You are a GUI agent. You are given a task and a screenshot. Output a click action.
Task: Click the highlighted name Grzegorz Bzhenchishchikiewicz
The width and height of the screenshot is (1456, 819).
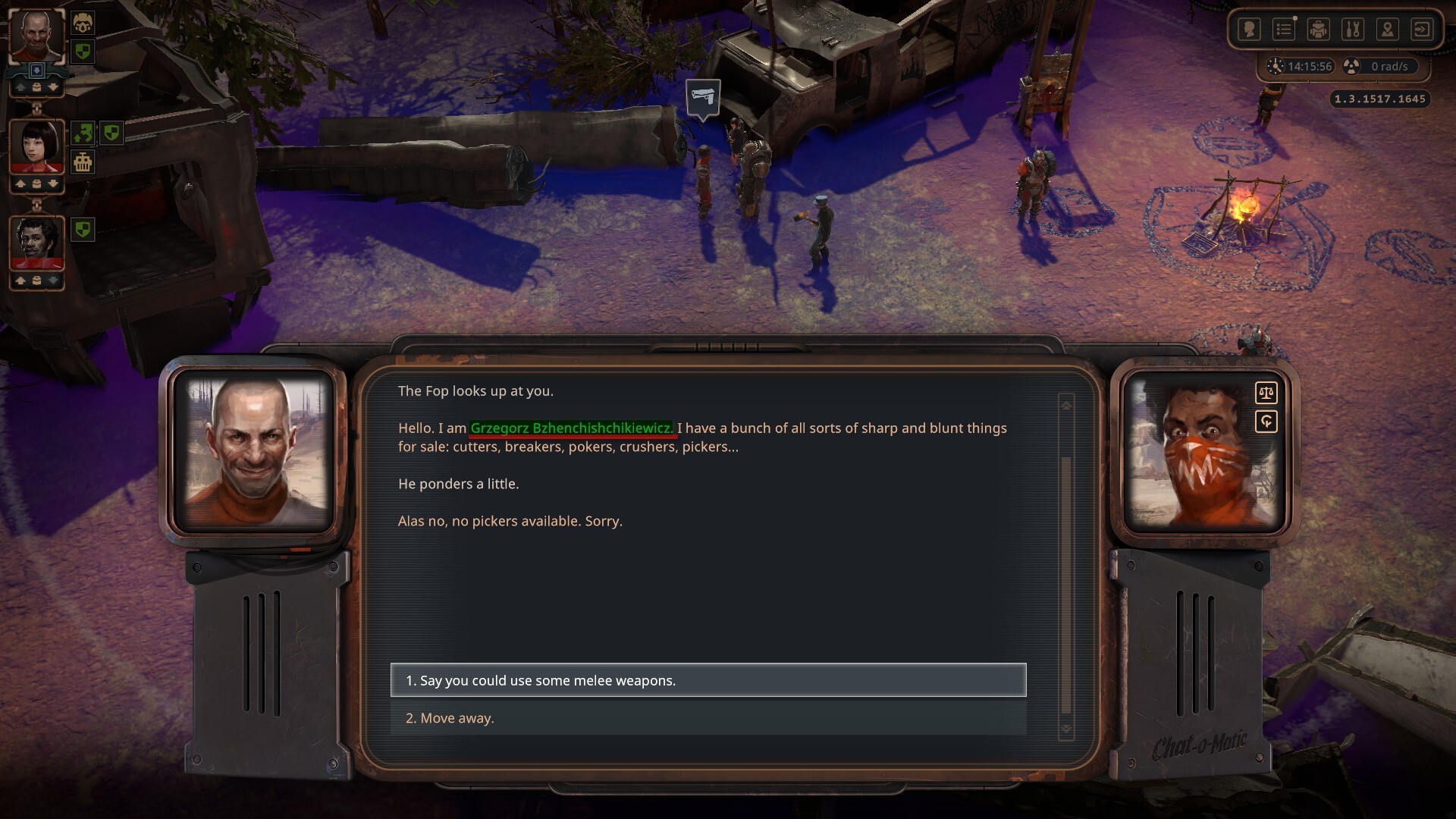[x=571, y=428]
